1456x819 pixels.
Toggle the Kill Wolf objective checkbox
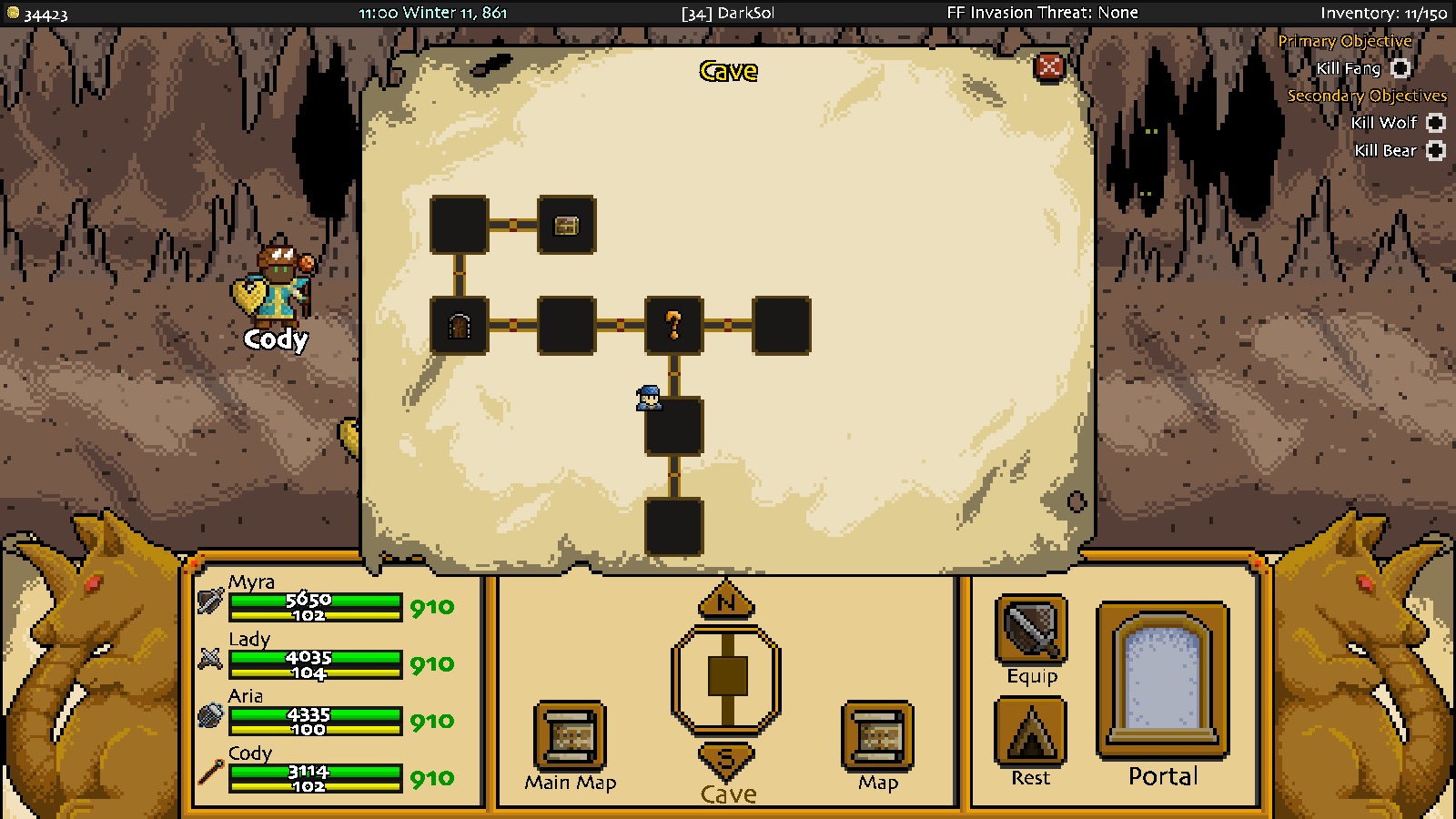(x=1433, y=123)
